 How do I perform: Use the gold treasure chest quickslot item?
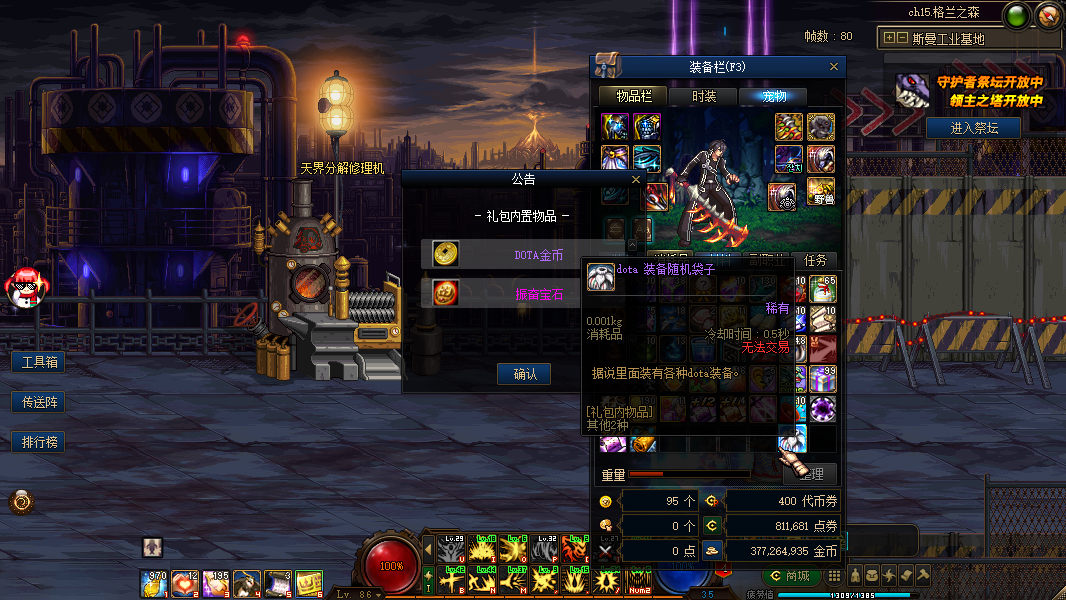309,583
